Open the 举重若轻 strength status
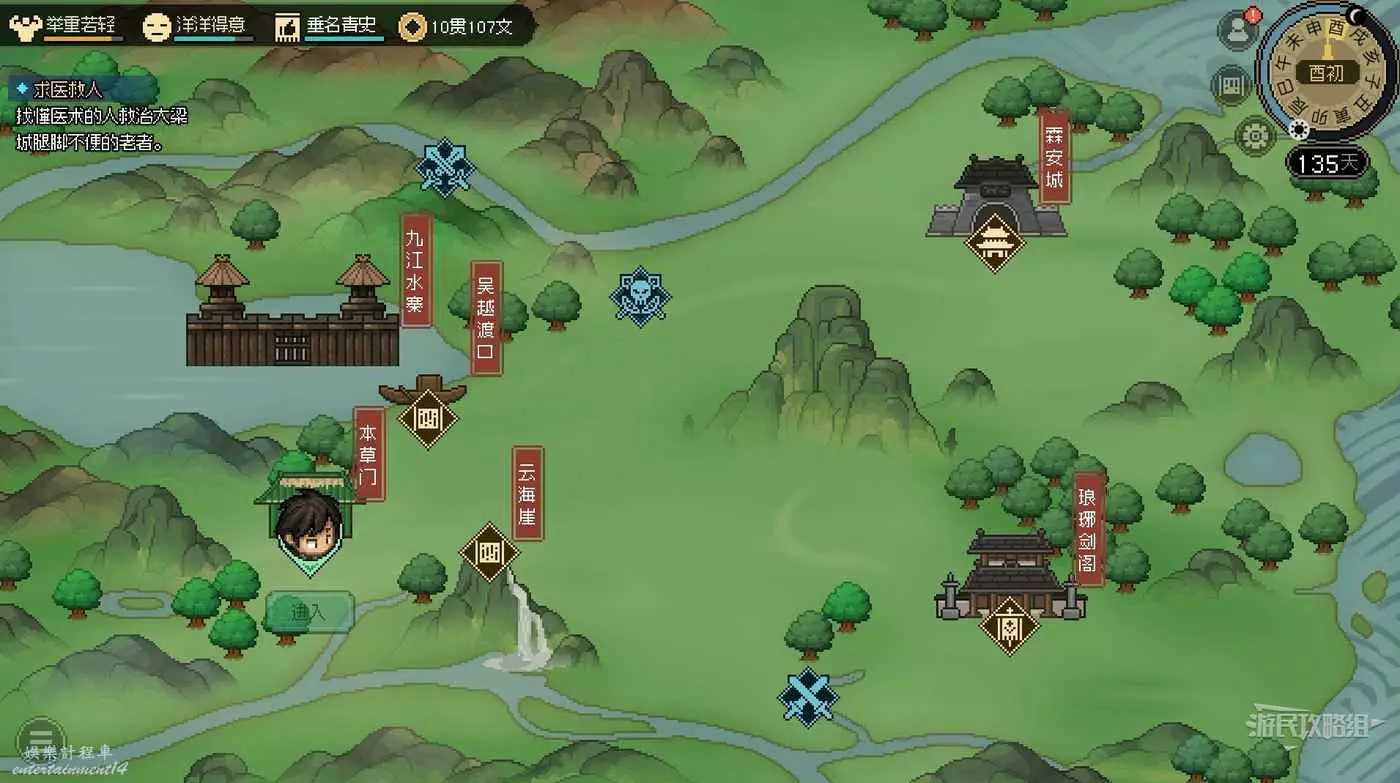 (x=67, y=26)
